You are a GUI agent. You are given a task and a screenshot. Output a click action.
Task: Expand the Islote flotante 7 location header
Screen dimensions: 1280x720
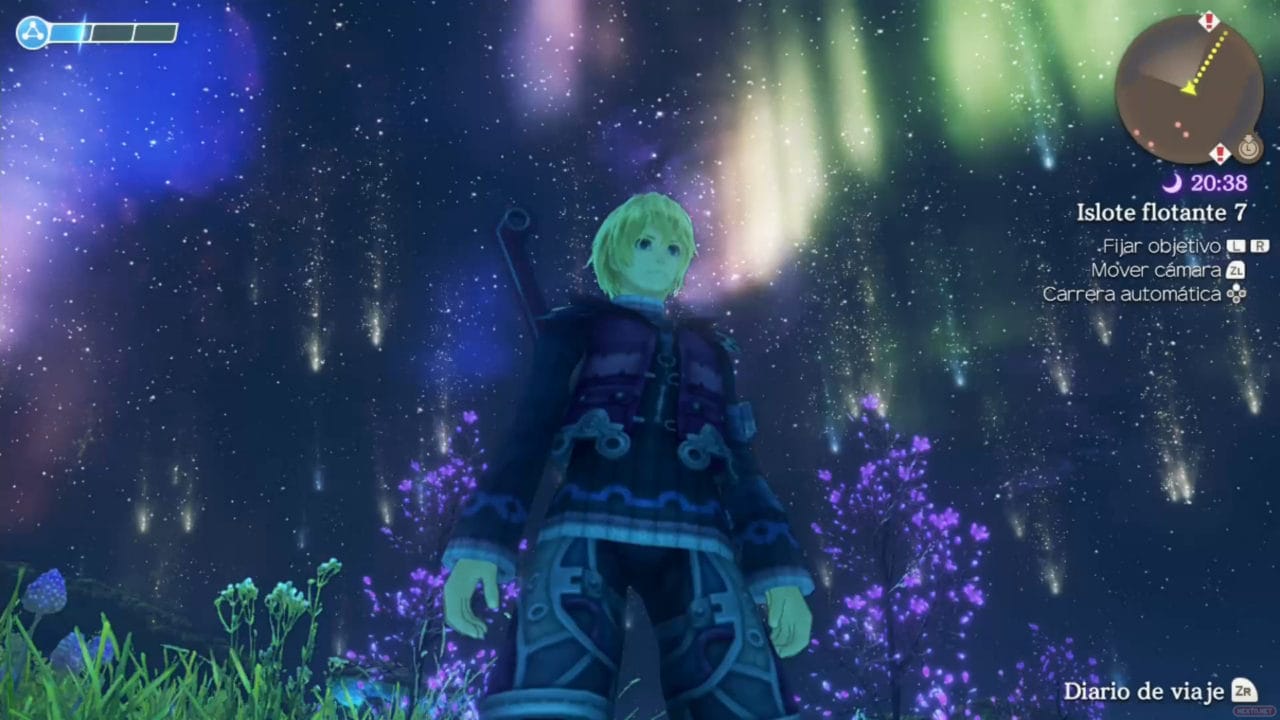(1161, 212)
